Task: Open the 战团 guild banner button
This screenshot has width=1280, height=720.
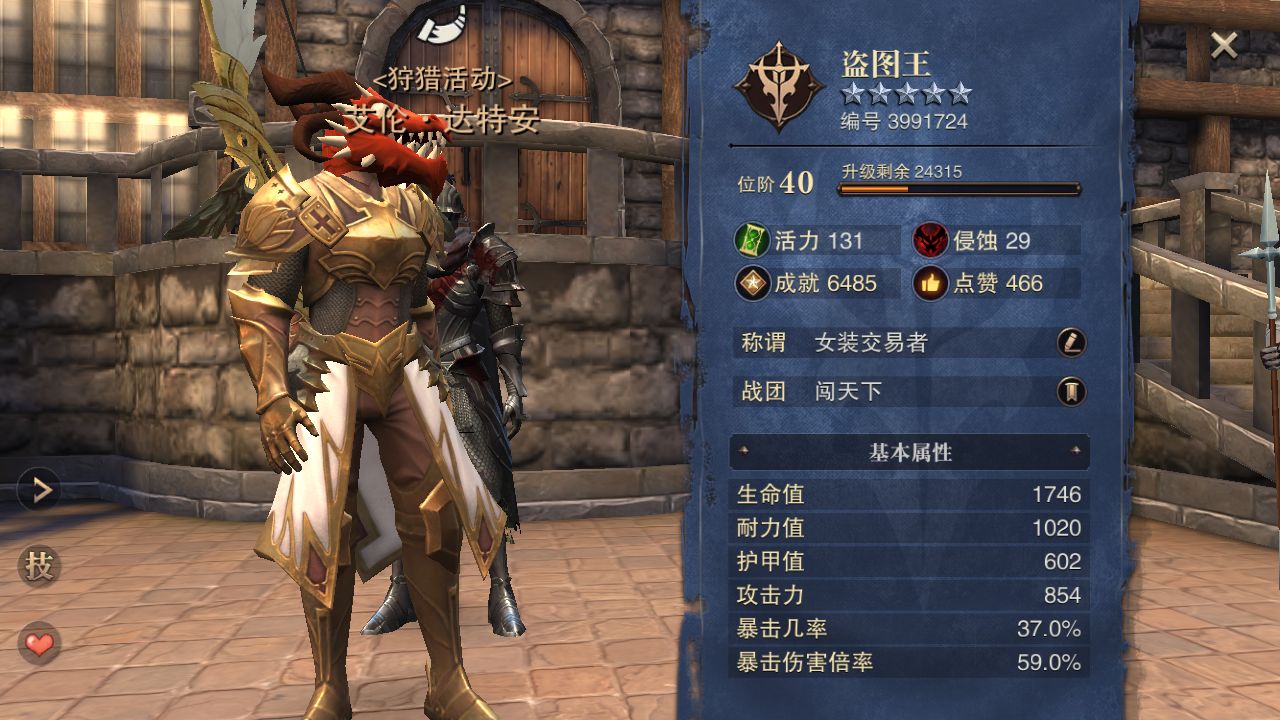Action: pos(1071,391)
